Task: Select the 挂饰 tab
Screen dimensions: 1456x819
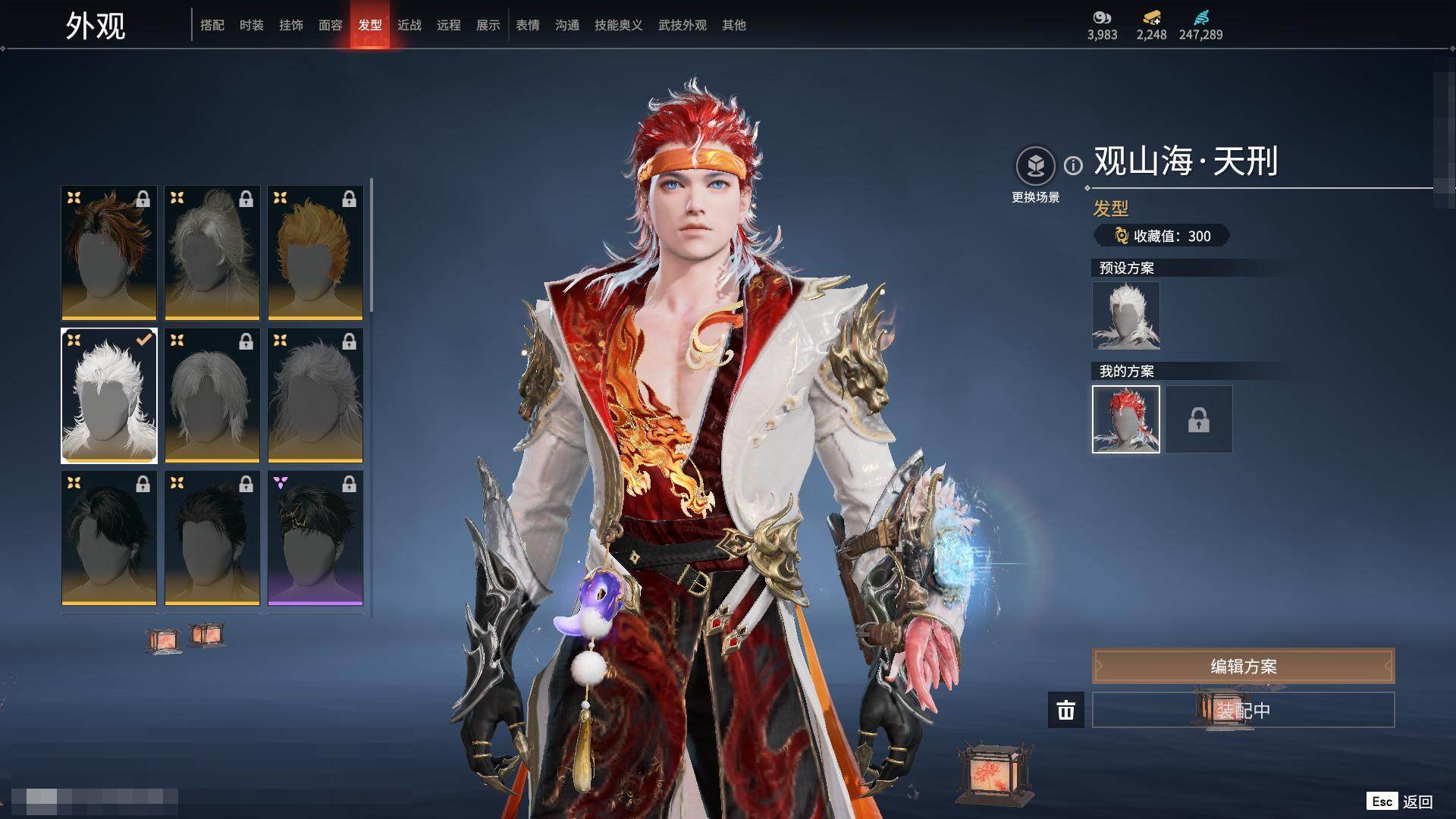Action: point(291,25)
